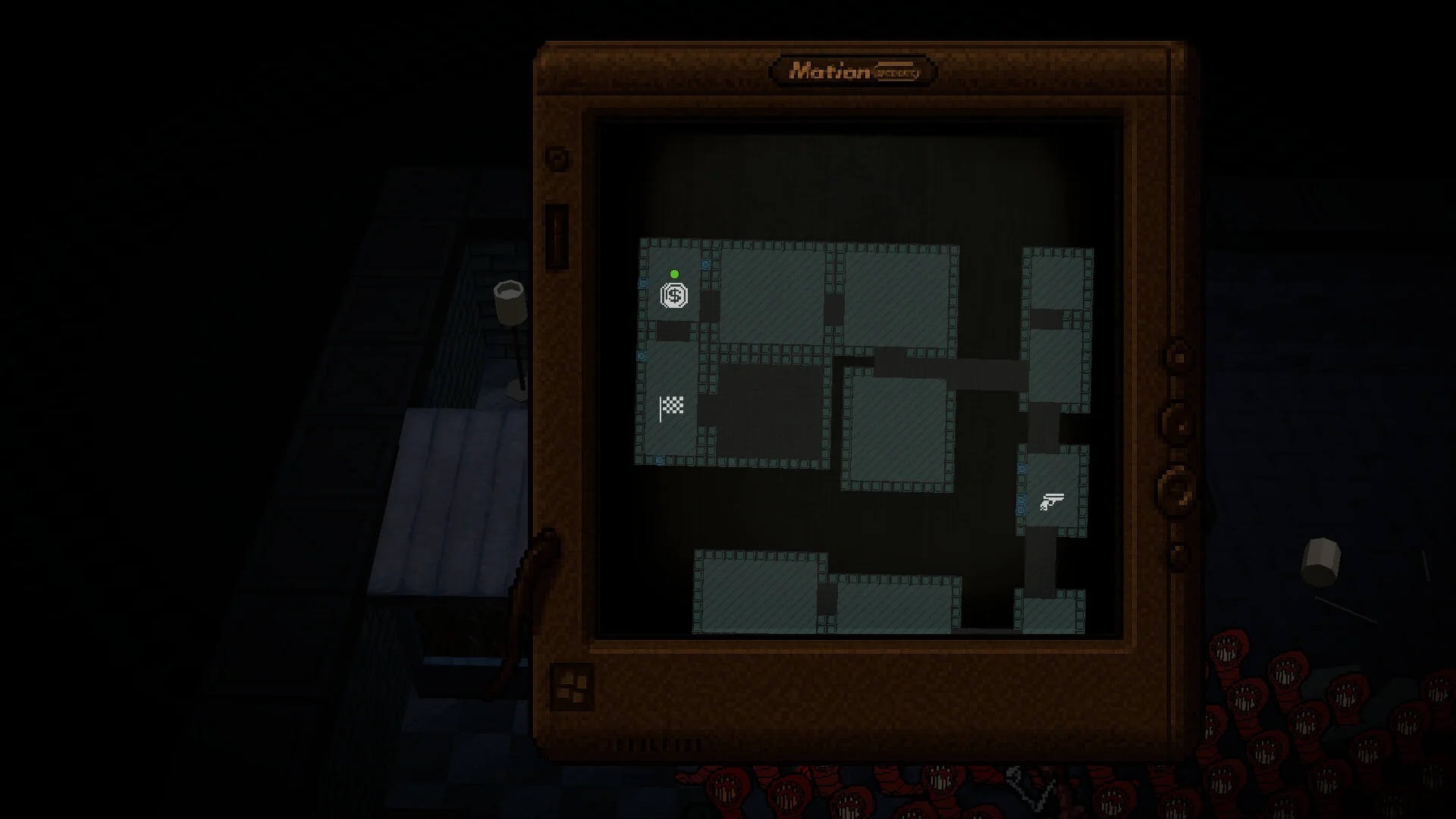Select the checkered flag map marker
This screenshot has width=1456, height=819.
tap(672, 407)
